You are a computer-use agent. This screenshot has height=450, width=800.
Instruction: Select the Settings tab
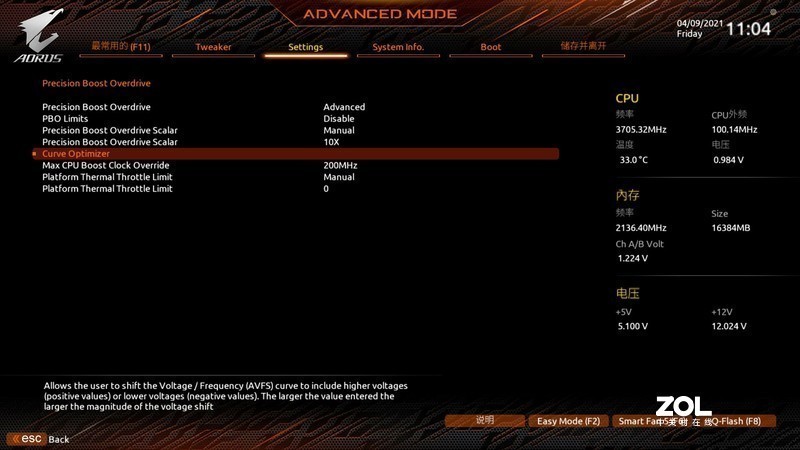click(x=305, y=47)
